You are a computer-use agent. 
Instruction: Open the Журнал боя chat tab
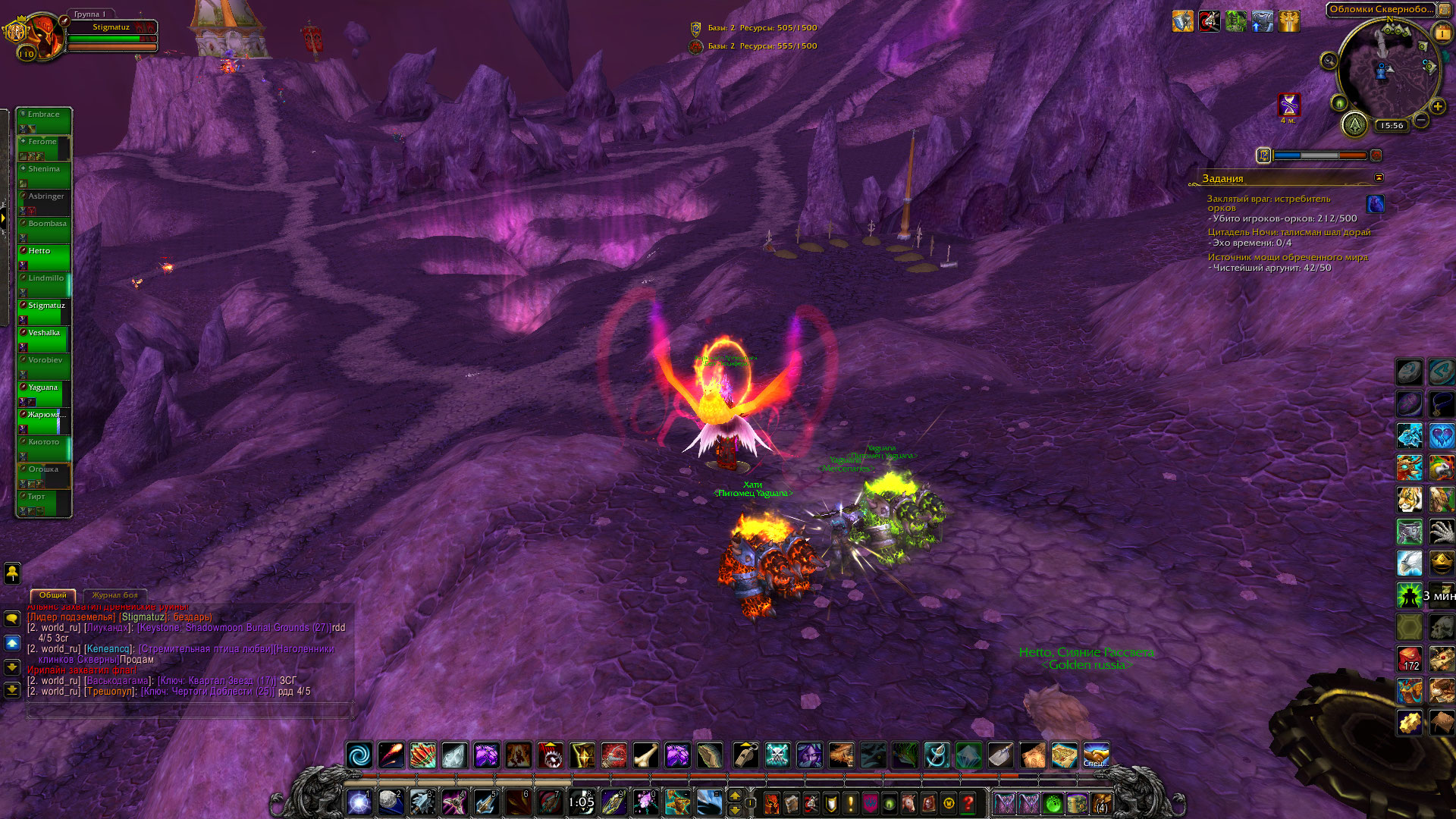click(x=115, y=595)
